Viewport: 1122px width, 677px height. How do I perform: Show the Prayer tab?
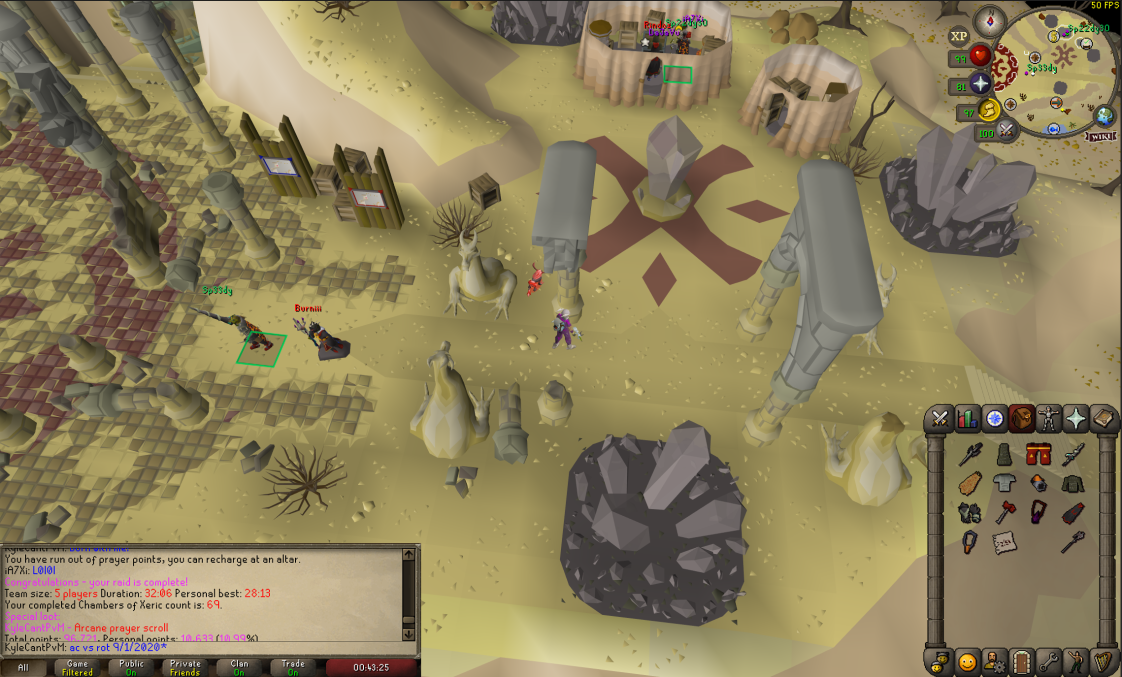click(1076, 419)
